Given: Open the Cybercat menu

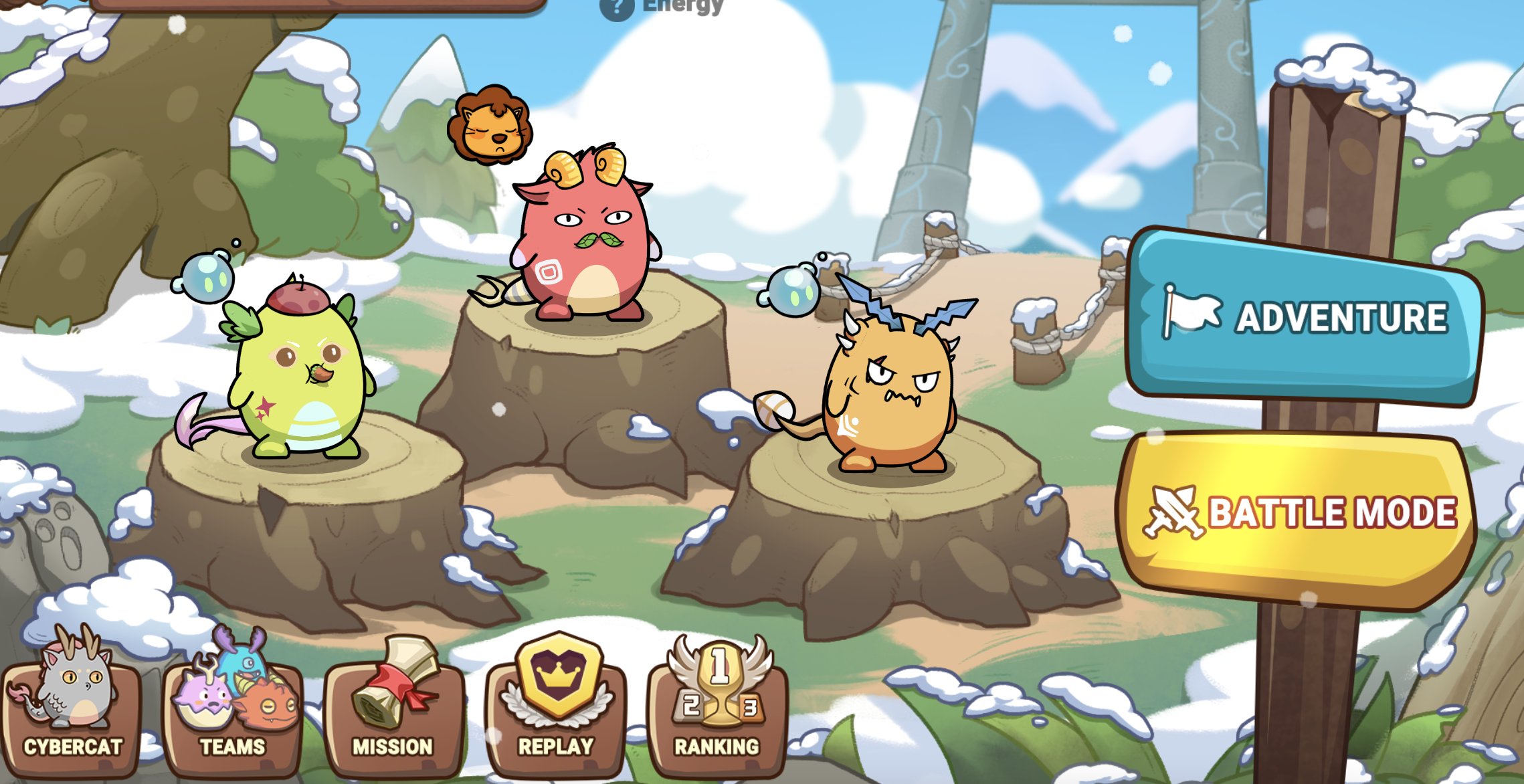Looking at the screenshot, I should tap(72, 709).
